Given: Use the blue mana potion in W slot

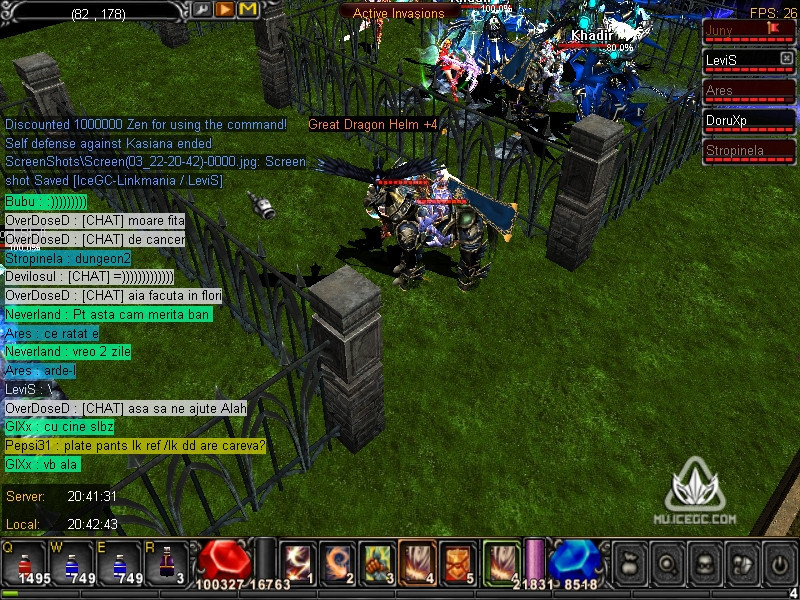Looking at the screenshot, I should [x=71, y=563].
